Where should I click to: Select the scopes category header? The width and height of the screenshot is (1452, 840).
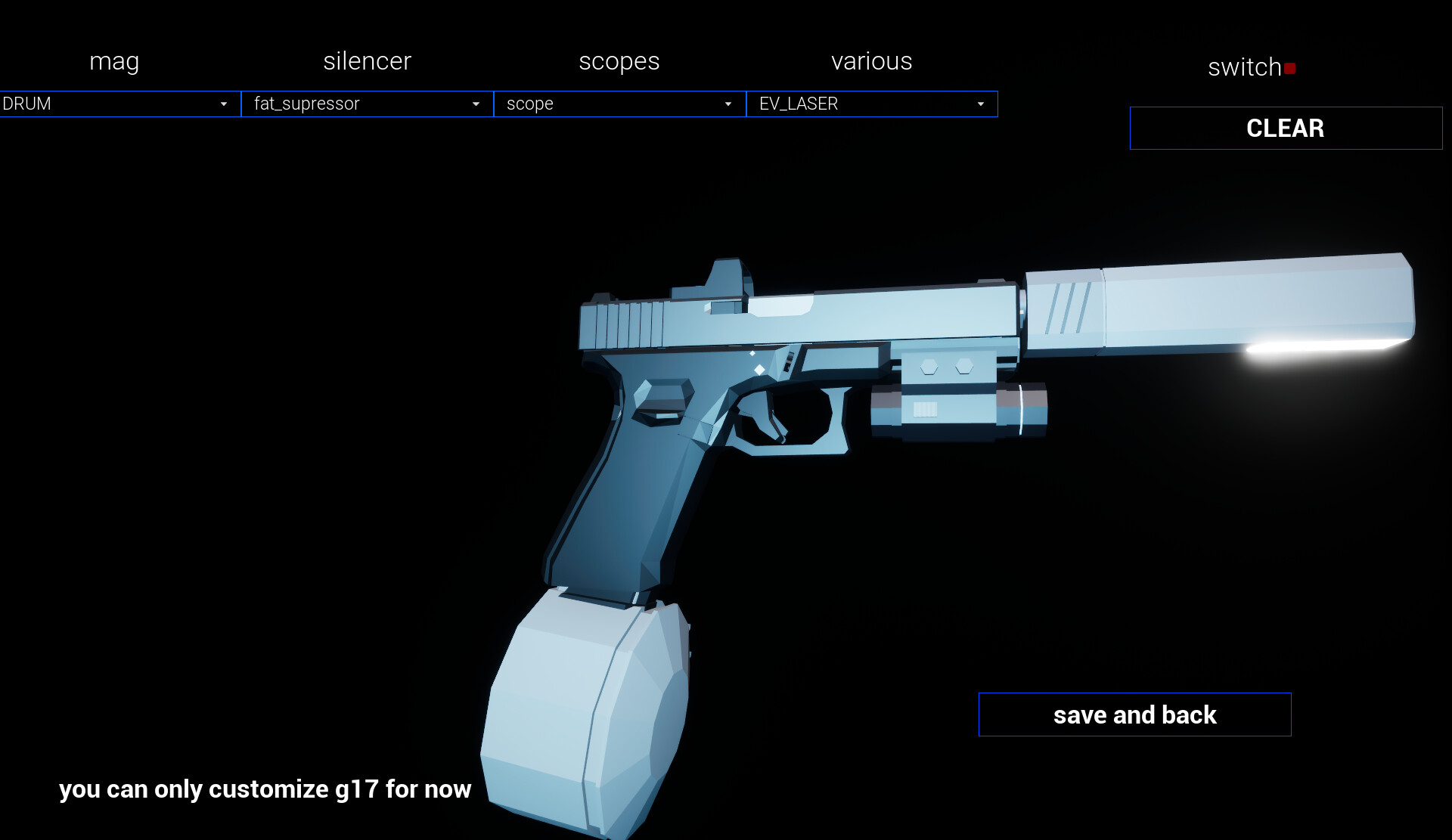619,61
